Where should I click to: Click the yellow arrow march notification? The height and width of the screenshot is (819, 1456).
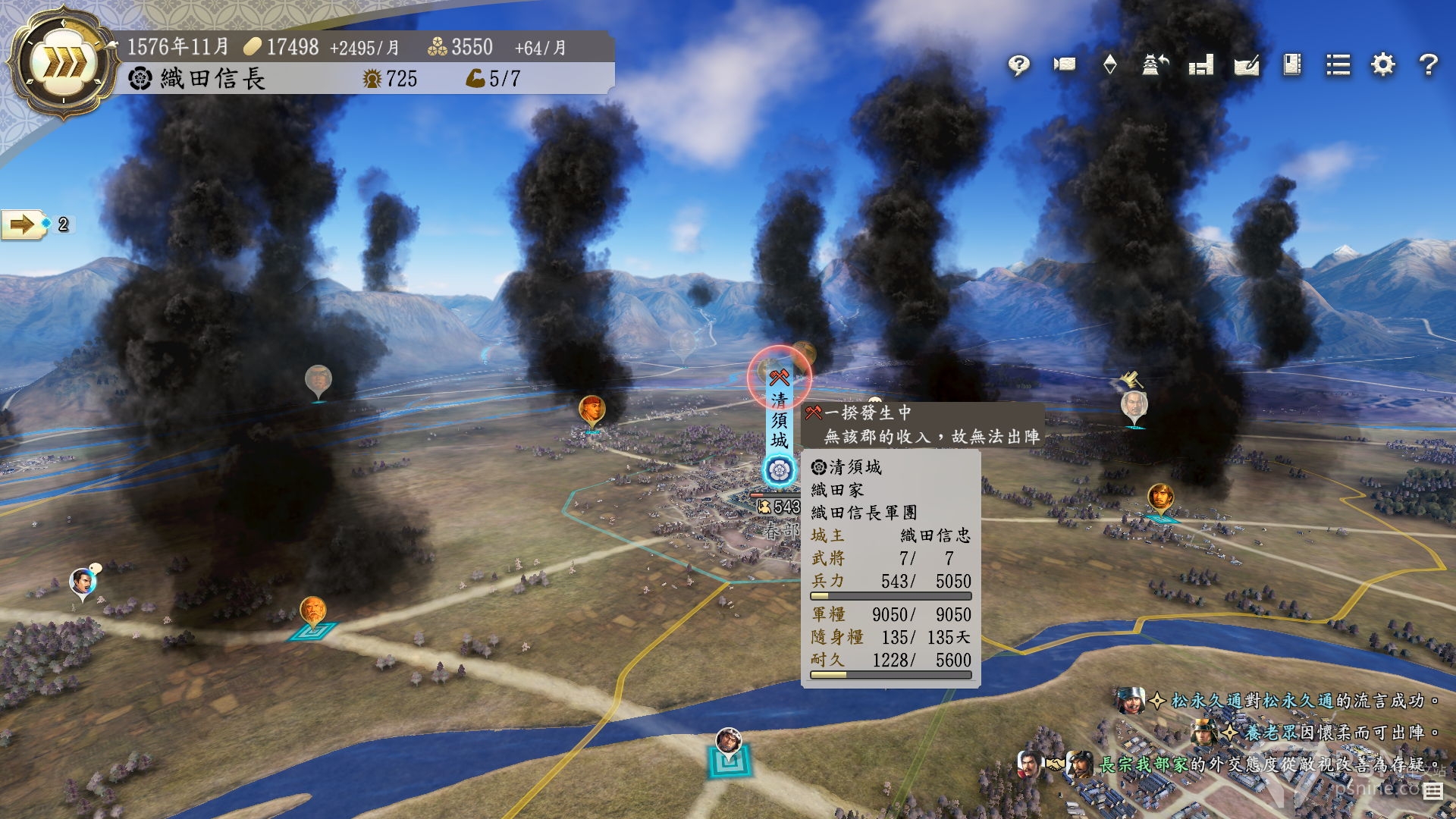23,224
